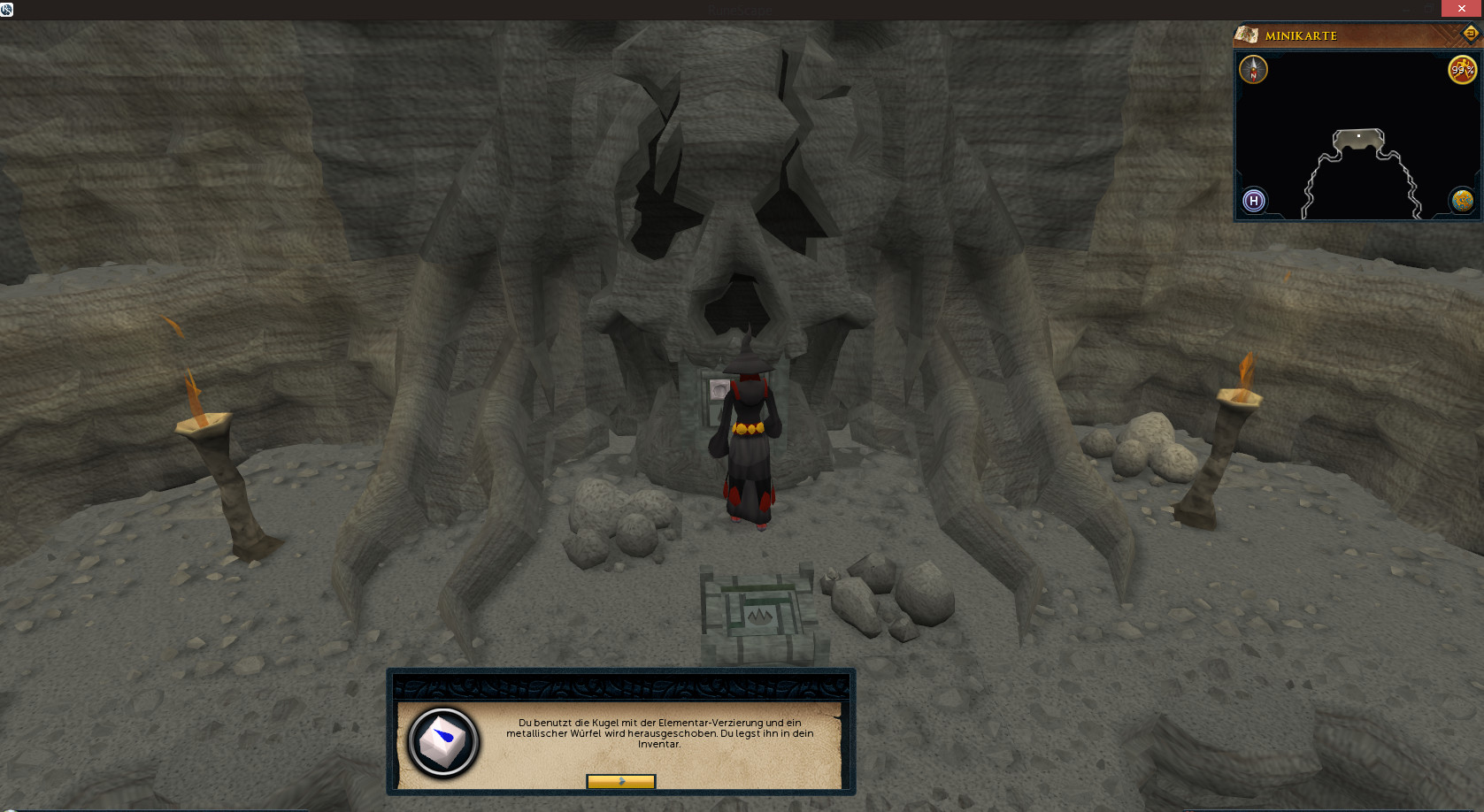Close the game window with the red X

[1461, 8]
